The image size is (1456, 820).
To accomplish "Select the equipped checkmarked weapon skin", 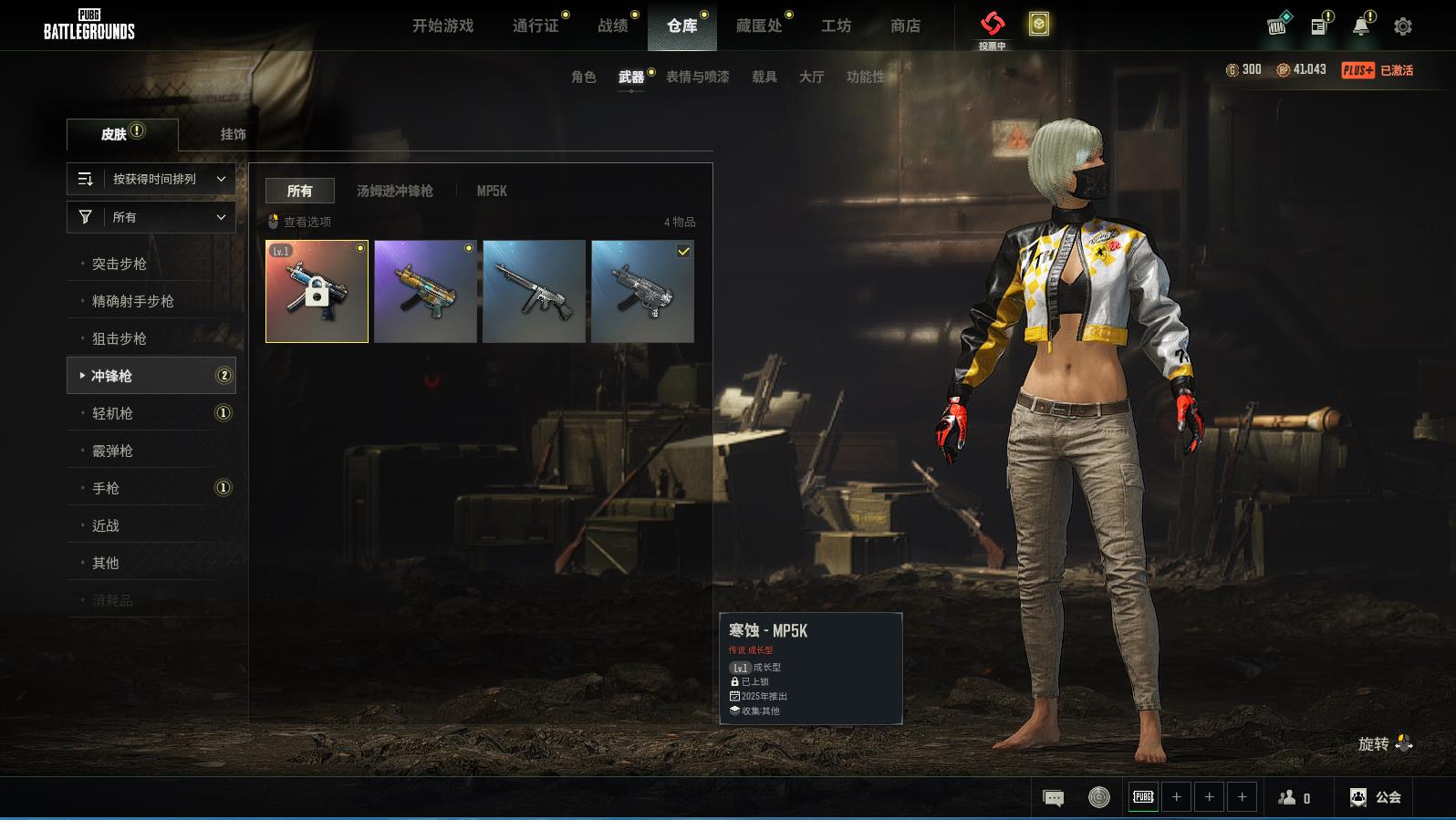I will (x=642, y=292).
